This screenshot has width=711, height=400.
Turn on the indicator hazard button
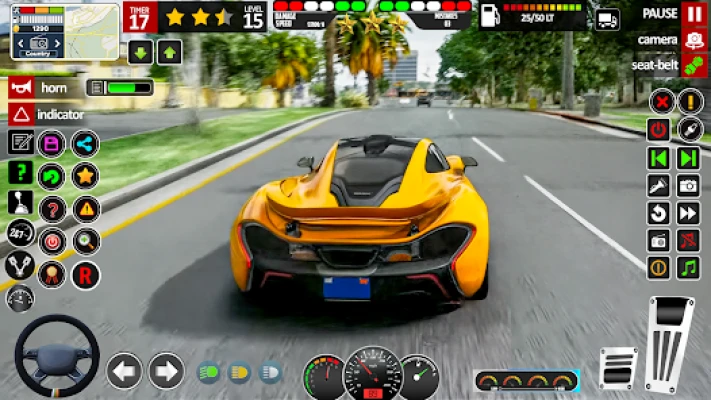pyautogui.click(x=20, y=114)
